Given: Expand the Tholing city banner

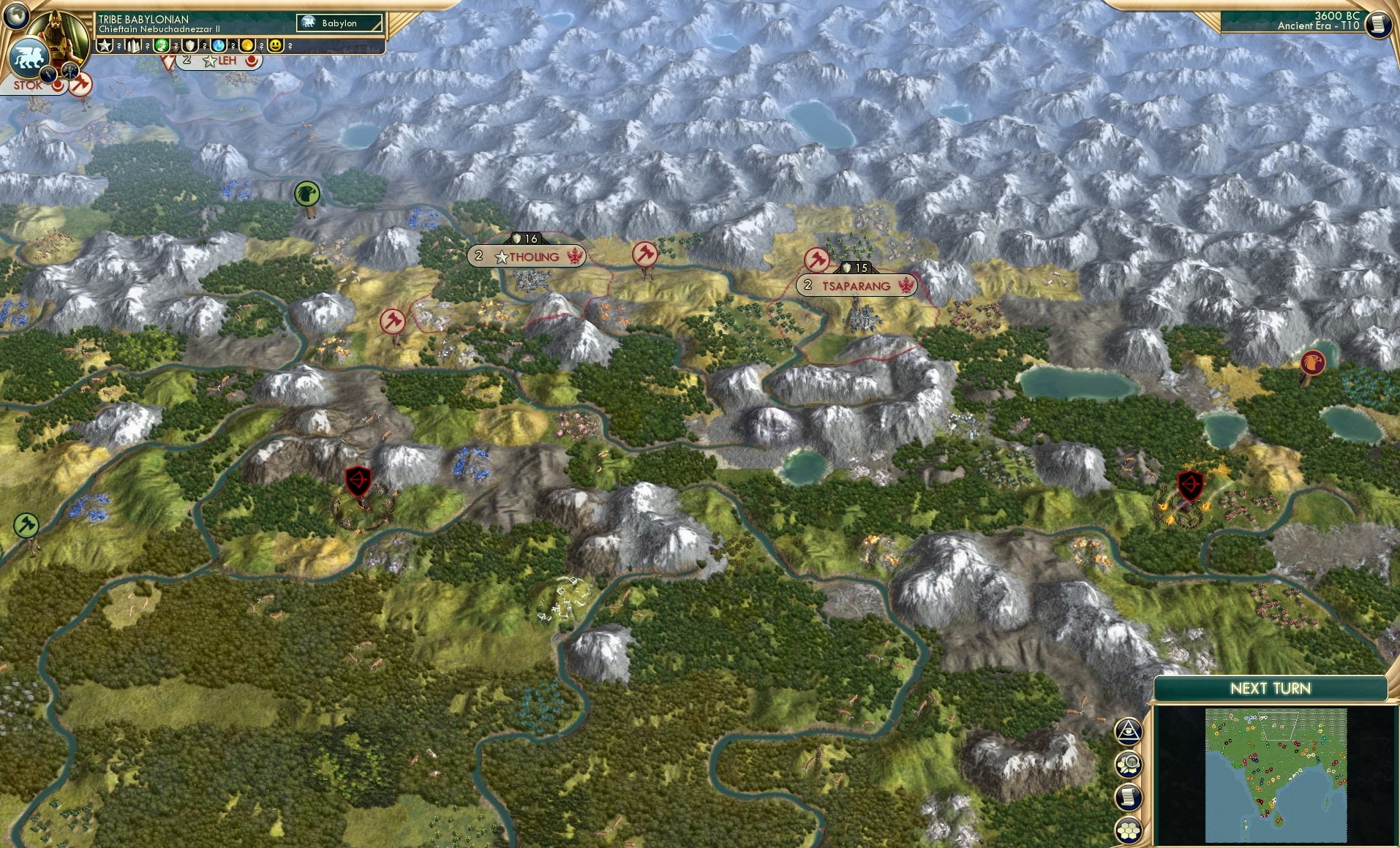Looking at the screenshot, I should tap(527, 256).
